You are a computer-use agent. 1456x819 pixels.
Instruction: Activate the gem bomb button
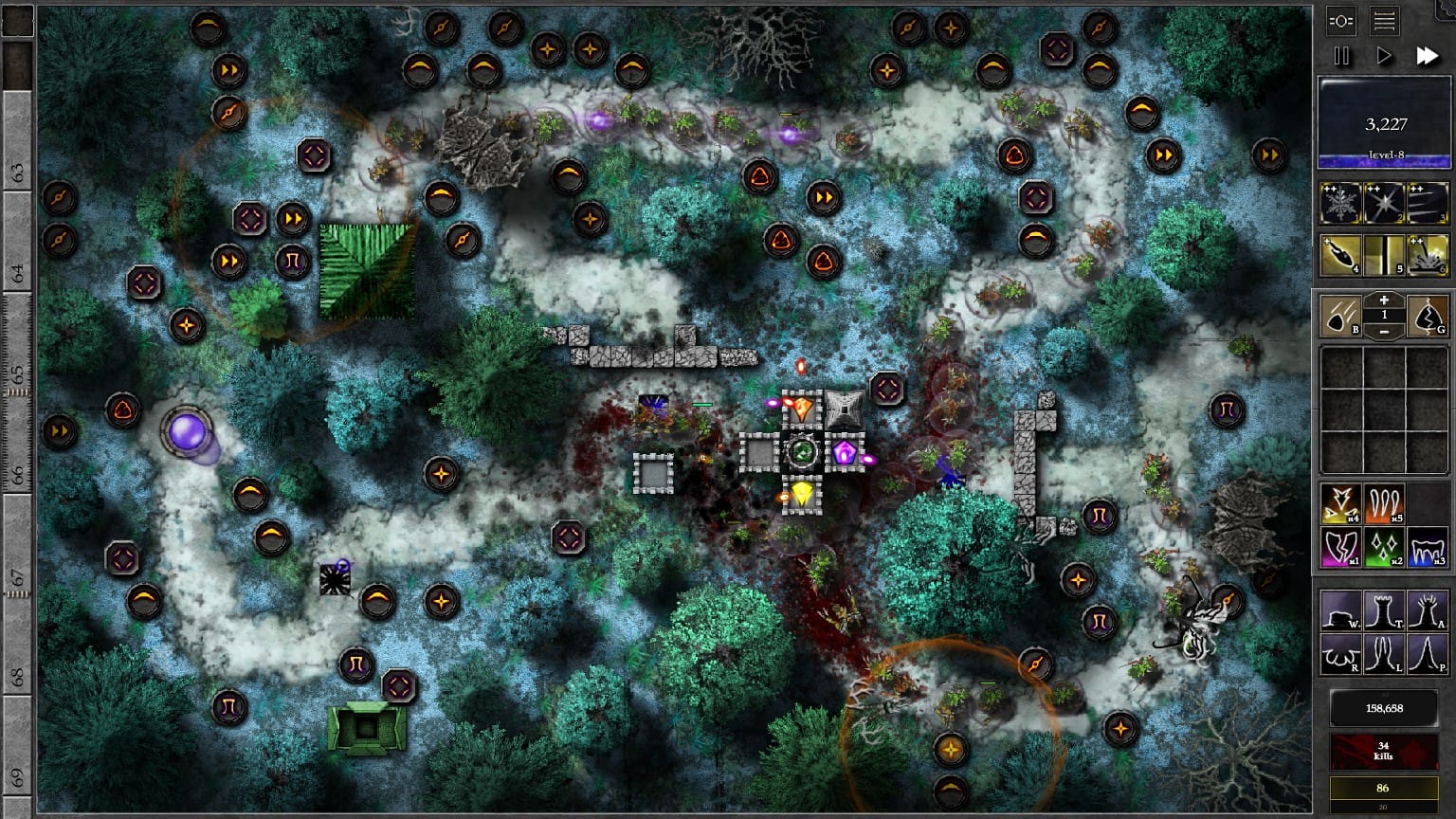click(x=1340, y=316)
